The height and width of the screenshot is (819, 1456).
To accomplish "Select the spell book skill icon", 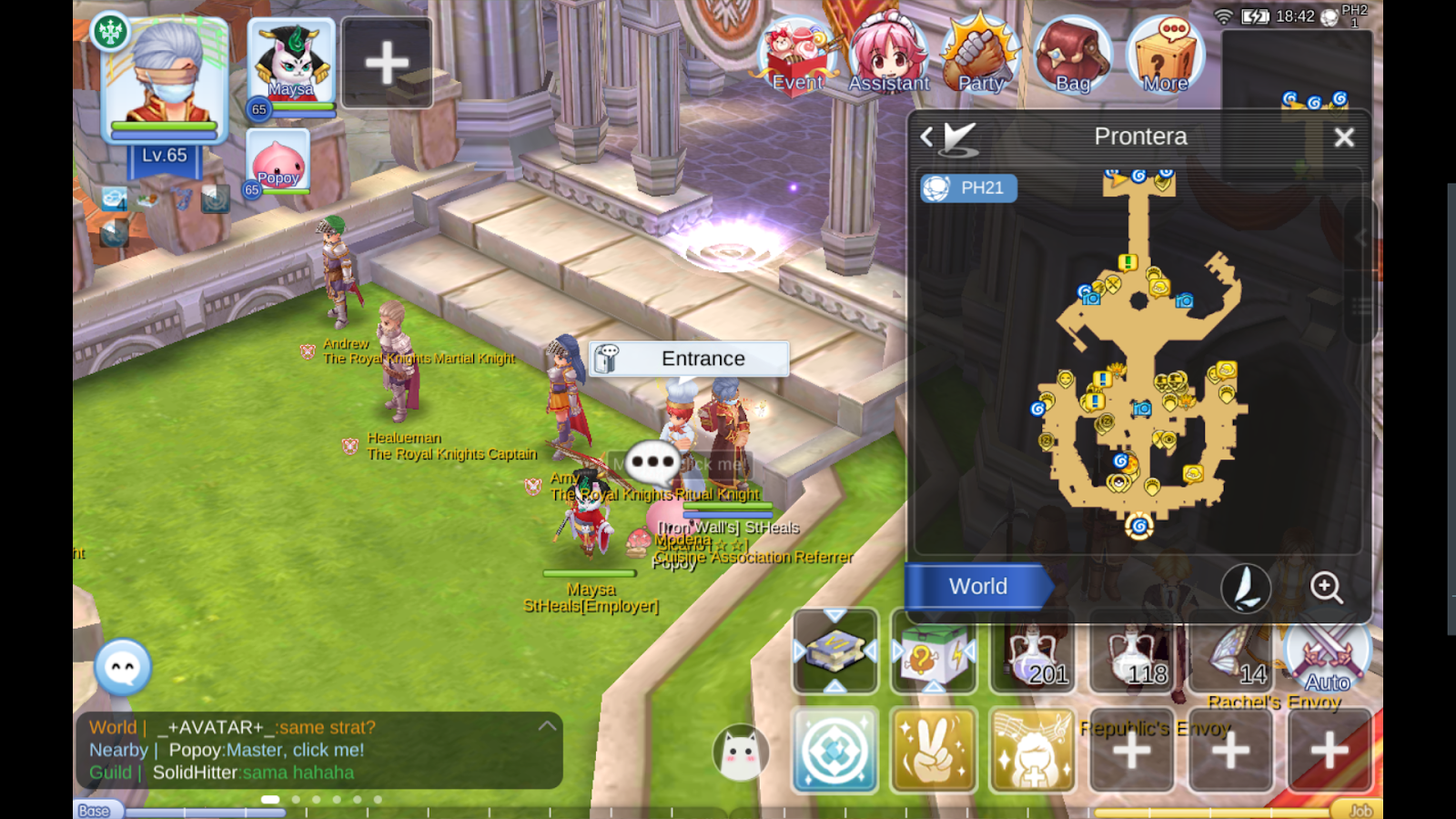I will (x=834, y=652).
